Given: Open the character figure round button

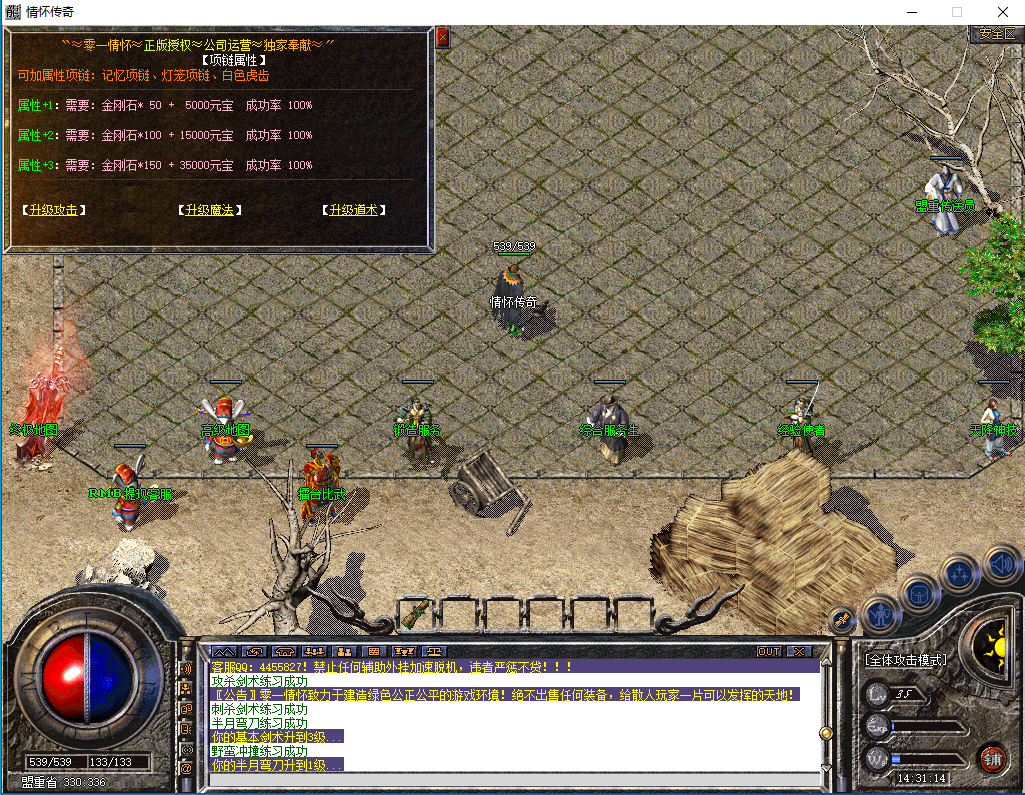Looking at the screenshot, I should [880, 615].
